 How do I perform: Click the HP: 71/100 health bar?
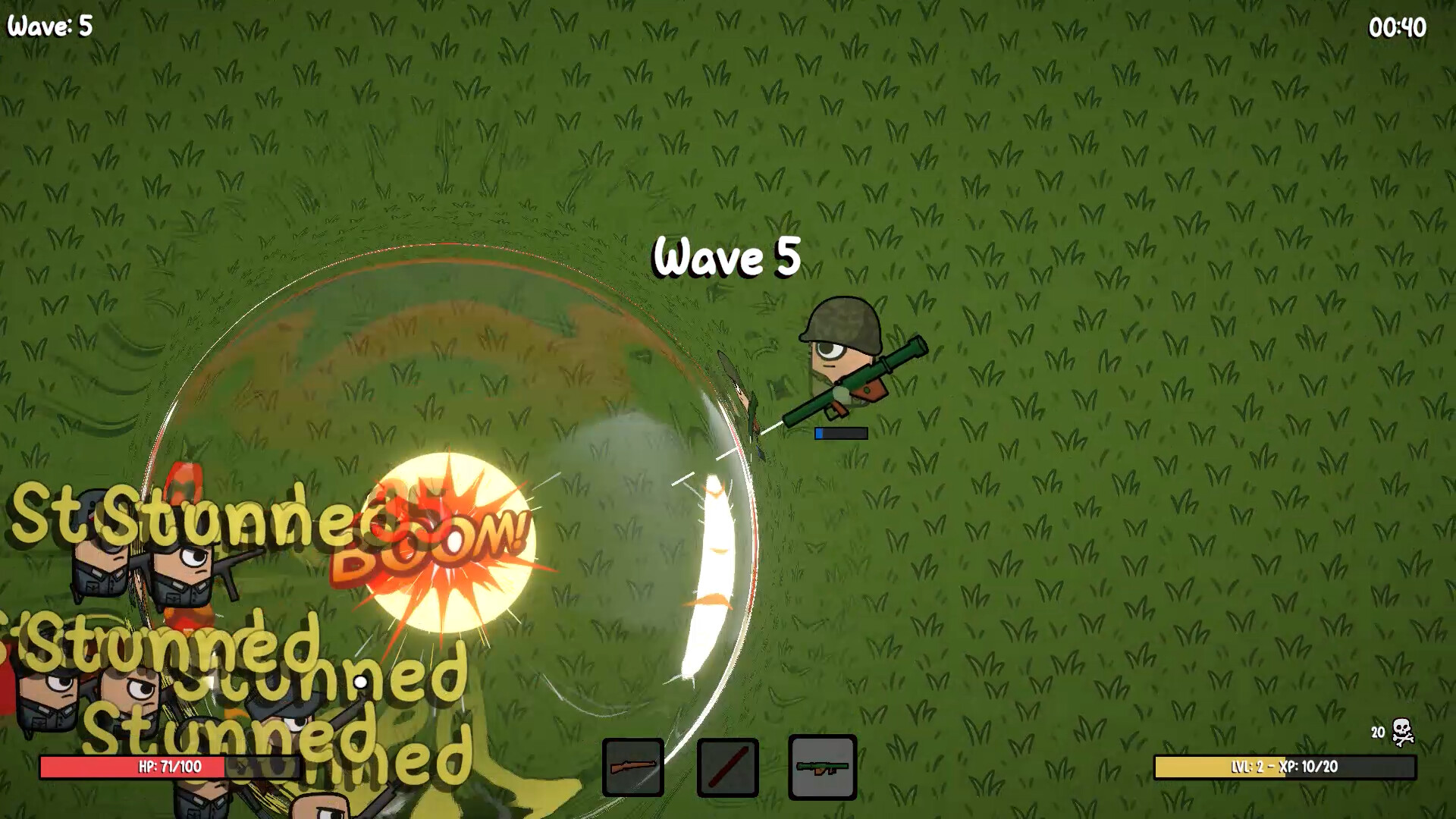pyautogui.click(x=171, y=767)
